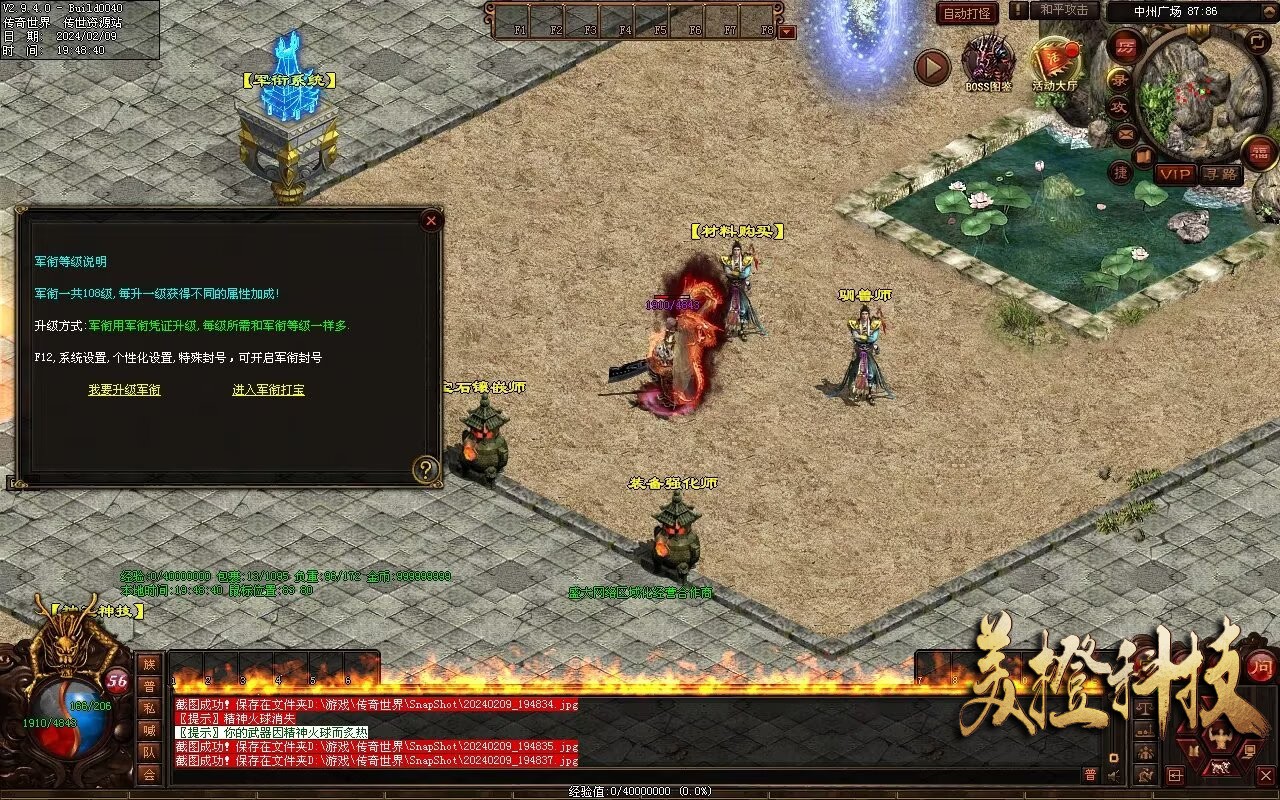The height and width of the screenshot is (800, 1280).
Task: Switch the 和平攻击 attack mode
Action: pyautogui.click(x=1064, y=10)
